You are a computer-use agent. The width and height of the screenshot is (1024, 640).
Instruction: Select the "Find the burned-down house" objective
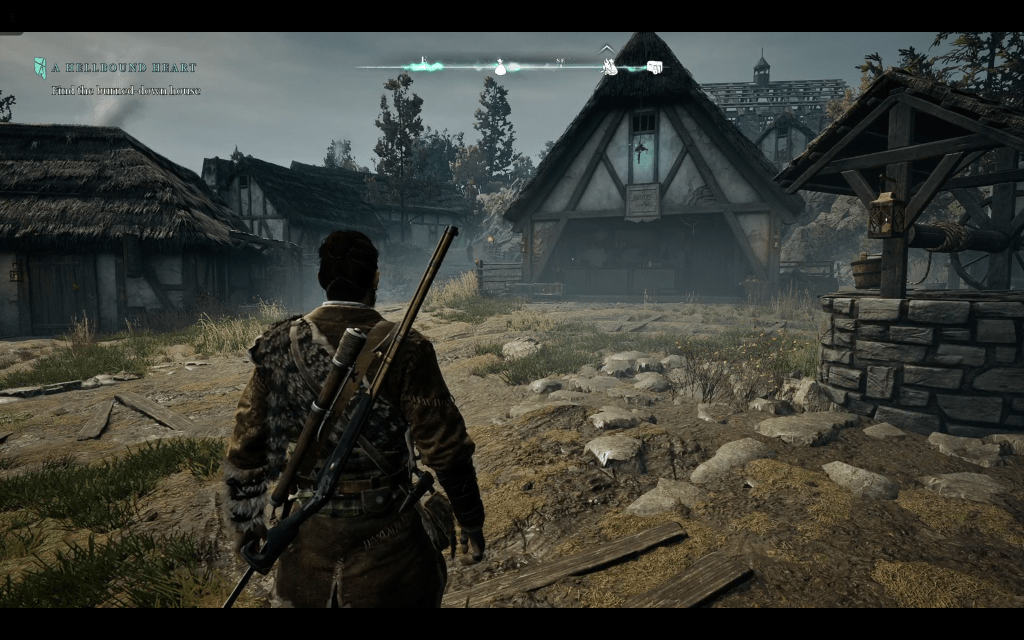pos(126,91)
